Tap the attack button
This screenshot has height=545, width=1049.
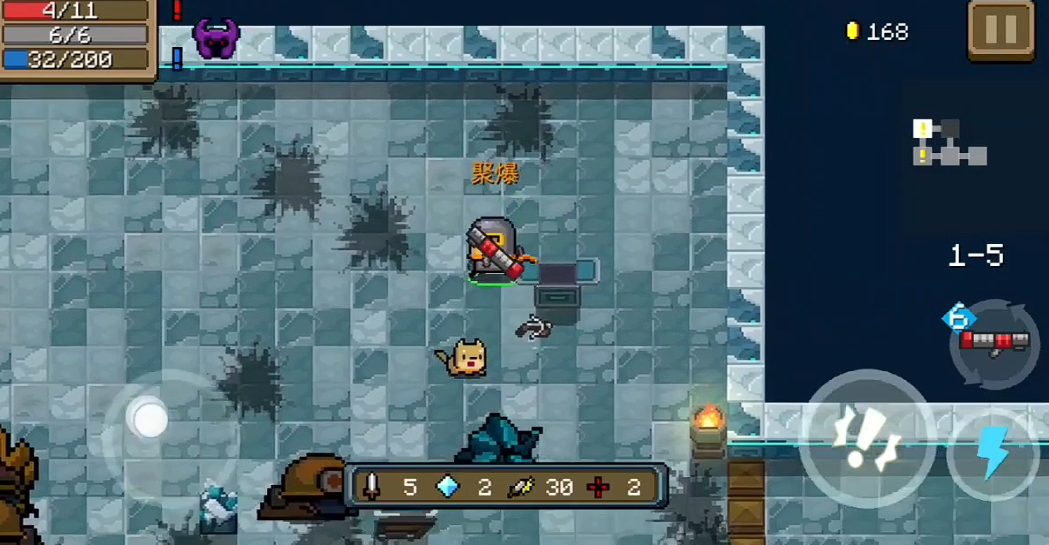(867, 438)
